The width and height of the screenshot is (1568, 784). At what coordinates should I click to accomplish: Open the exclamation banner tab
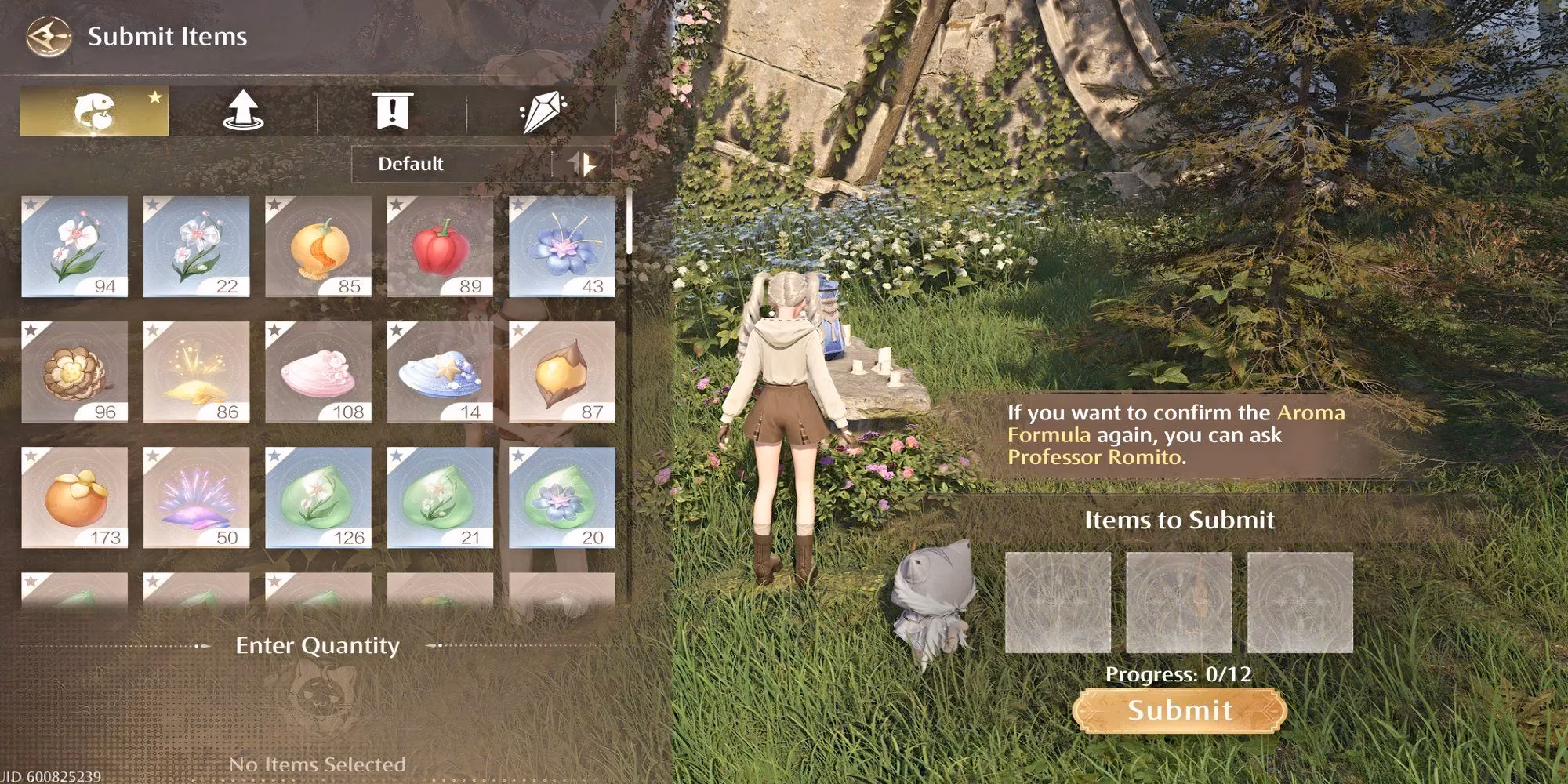(x=392, y=111)
